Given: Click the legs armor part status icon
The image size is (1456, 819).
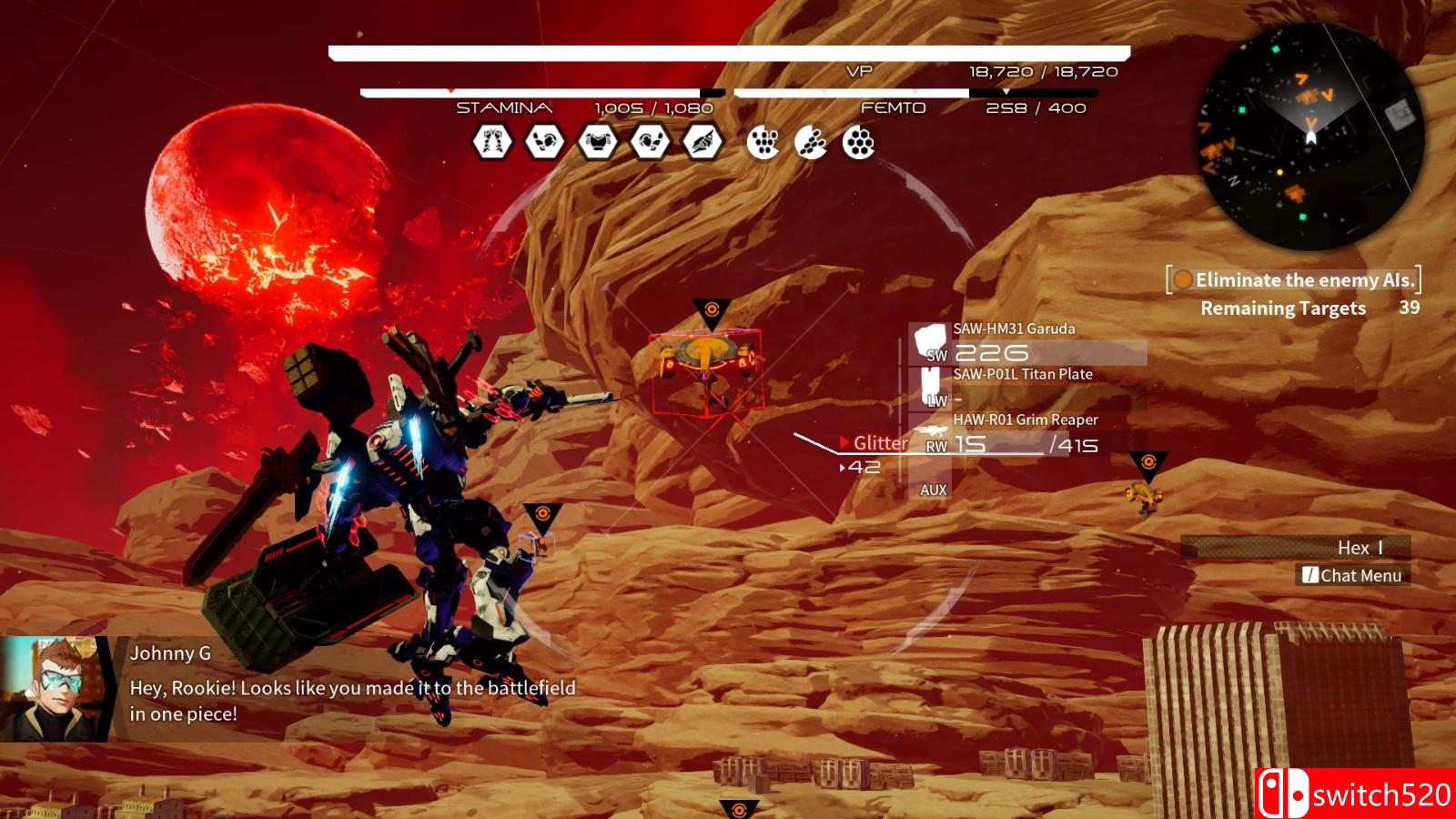Looking at the screenshot, I should click(x=492, y=142).
